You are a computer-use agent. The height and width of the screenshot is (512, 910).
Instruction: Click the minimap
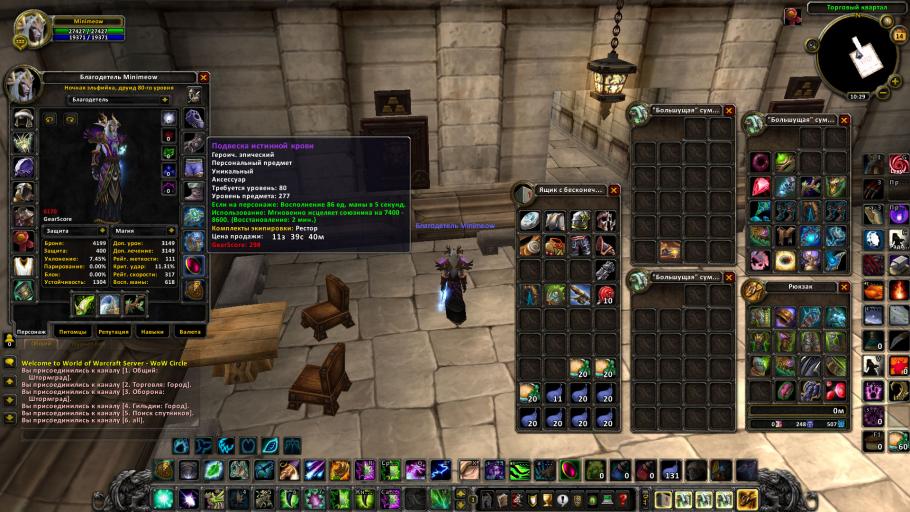coord(856,55)
